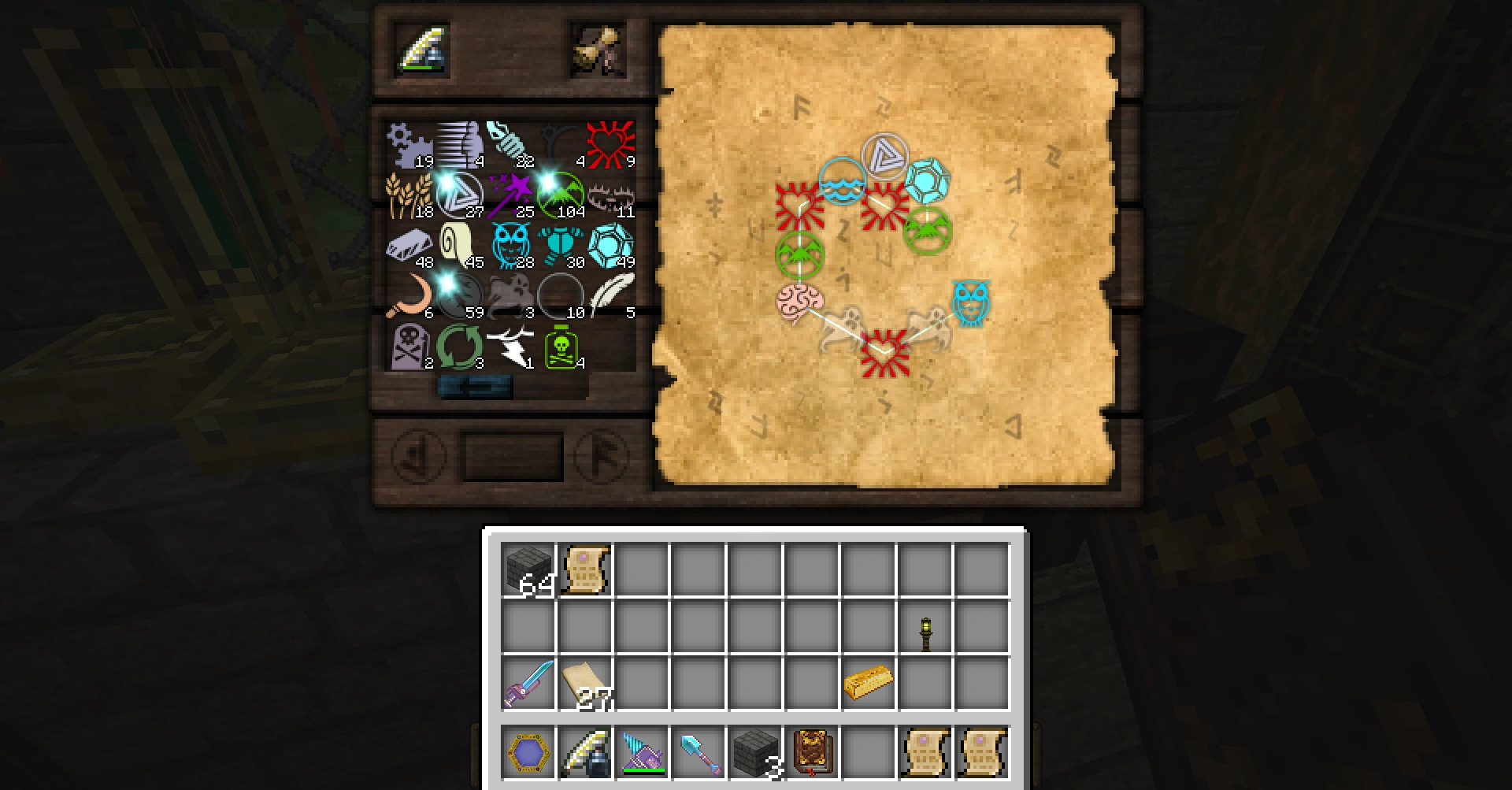The image size is (1512, 790).
Task: Select the green poison flask aspect
Action: 561,347
